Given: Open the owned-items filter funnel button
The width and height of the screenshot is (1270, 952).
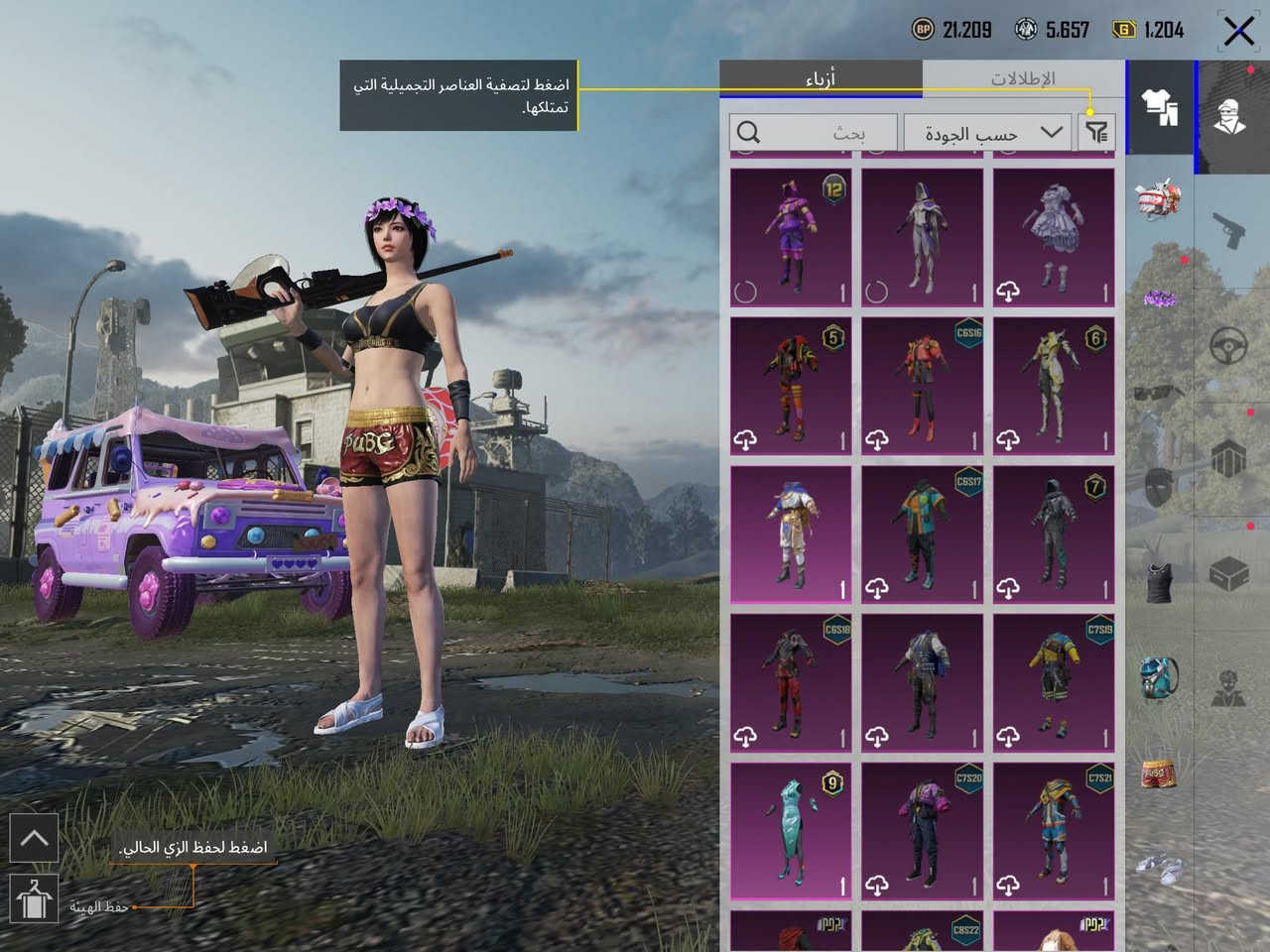Looking at the screenshot, I should click(1096, 132).
